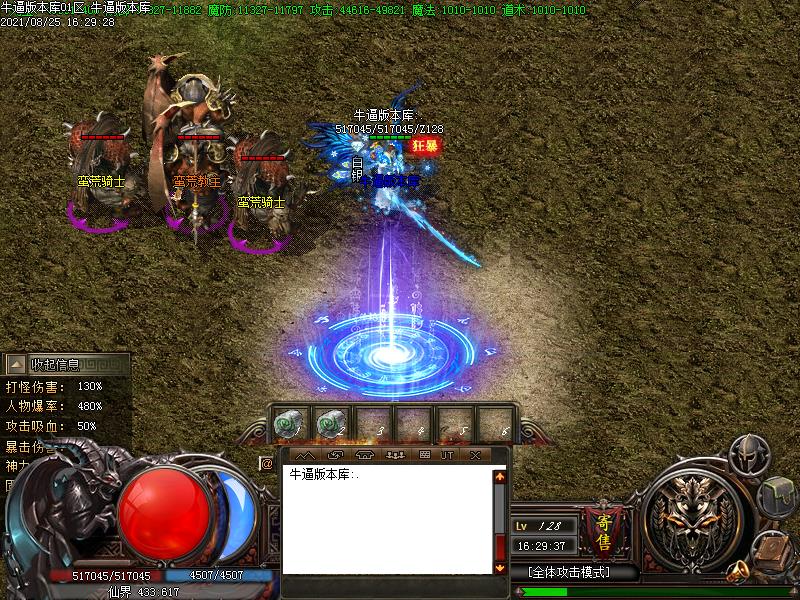800x600 pixels.
Task: Click the UT chat toolbar button
Action: (447, 455)
